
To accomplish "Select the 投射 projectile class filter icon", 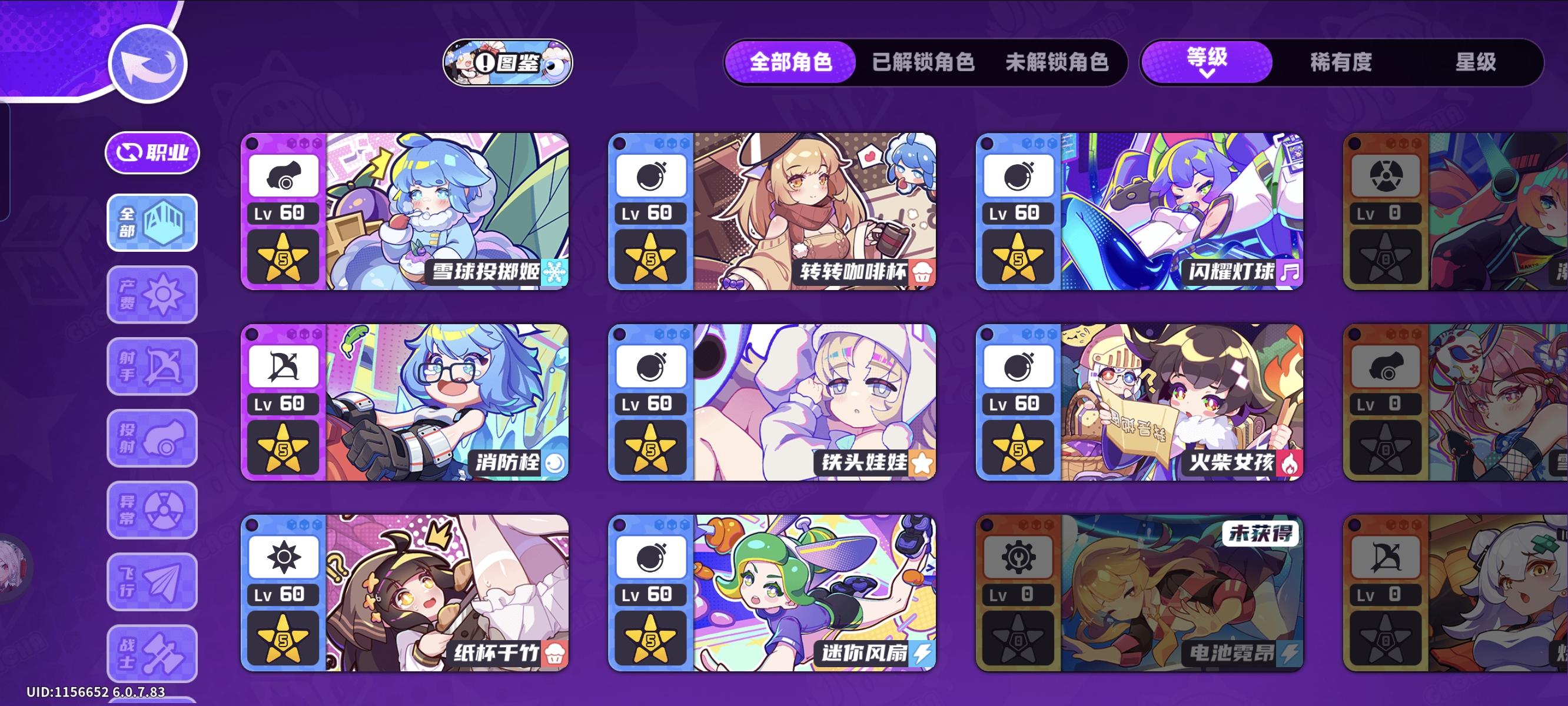I will (150, 438).
